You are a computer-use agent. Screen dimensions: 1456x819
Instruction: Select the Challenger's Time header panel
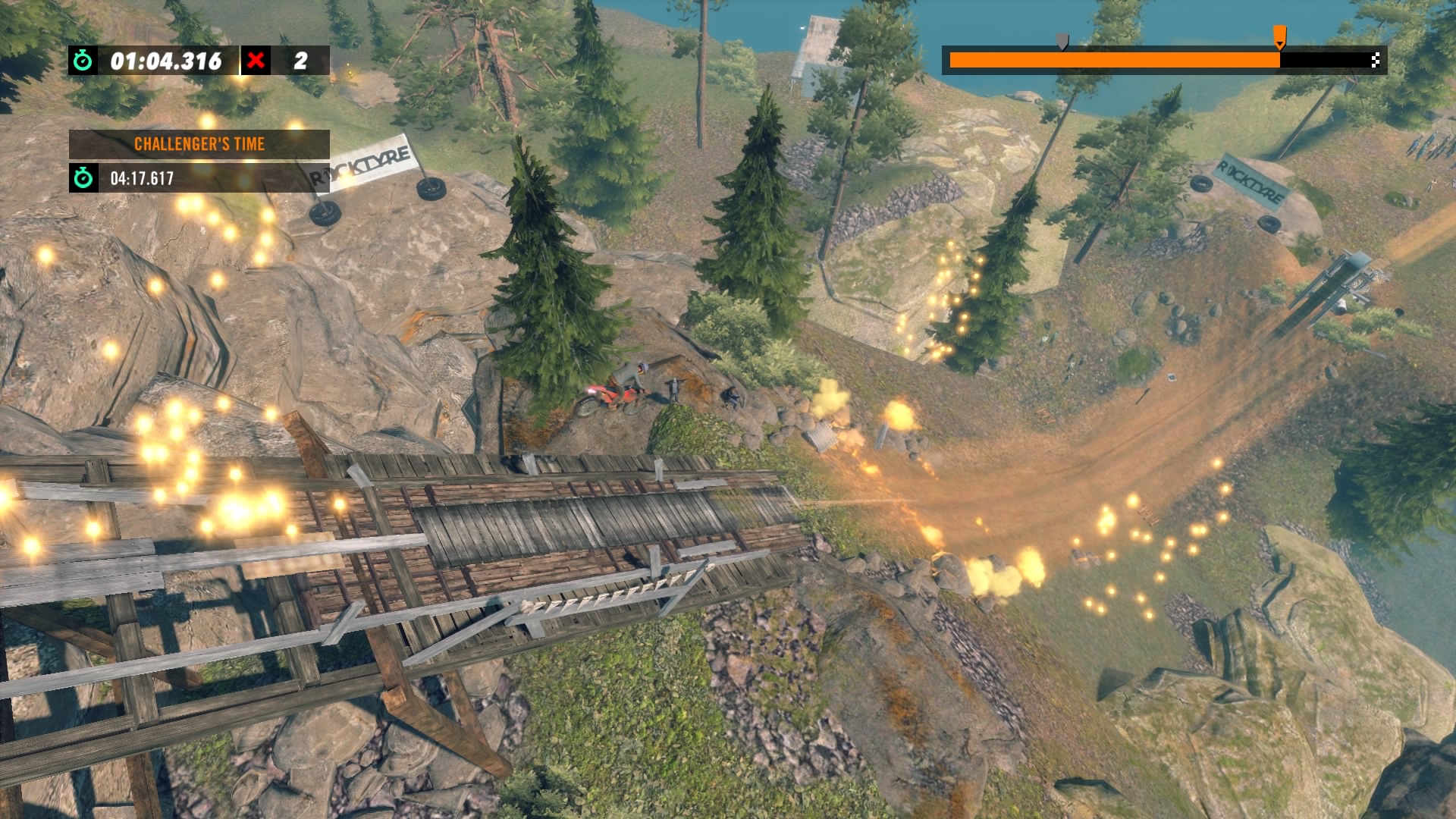[199, 144]
